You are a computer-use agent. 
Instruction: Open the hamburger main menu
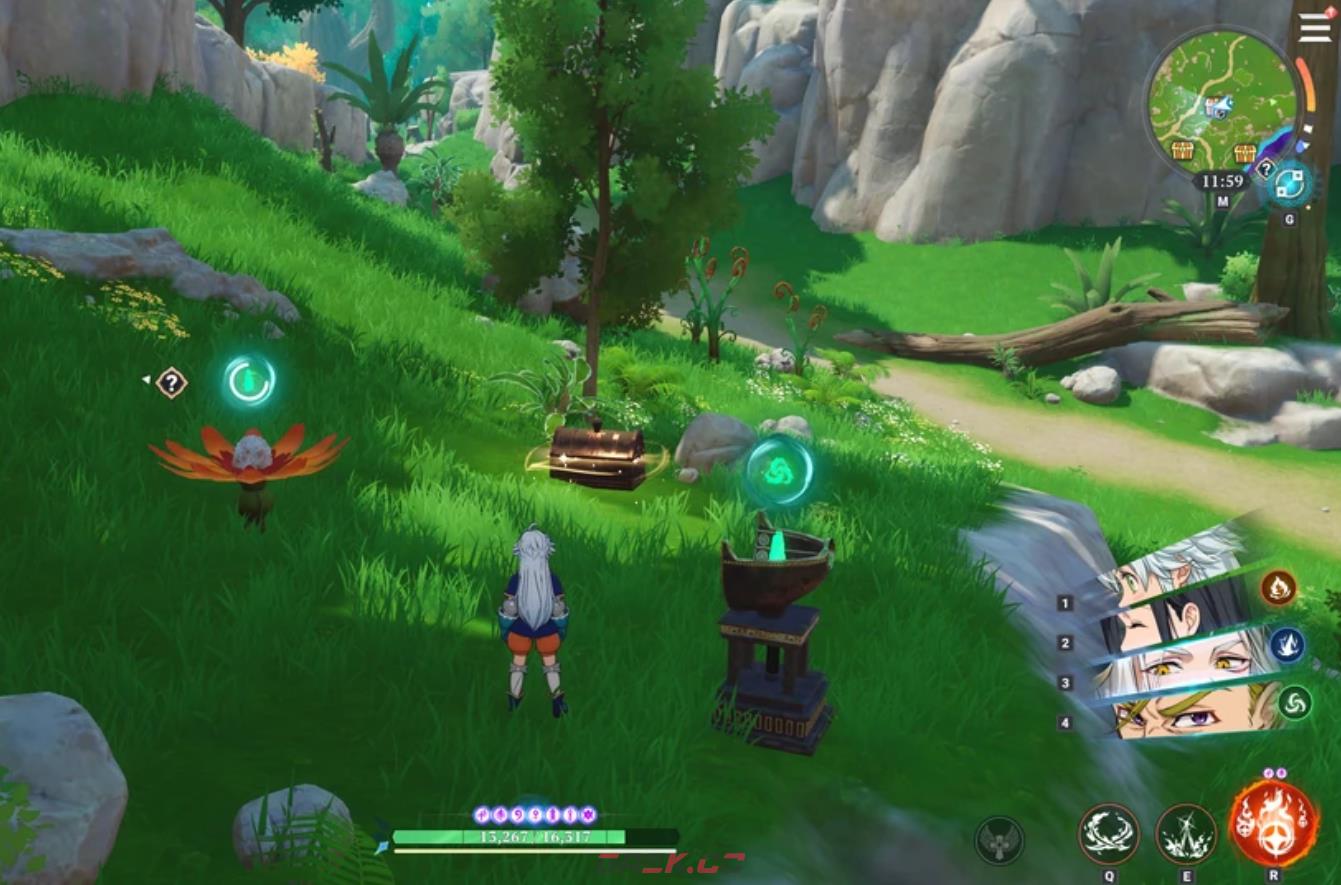pyautogui.click(x=1315, y=27)
